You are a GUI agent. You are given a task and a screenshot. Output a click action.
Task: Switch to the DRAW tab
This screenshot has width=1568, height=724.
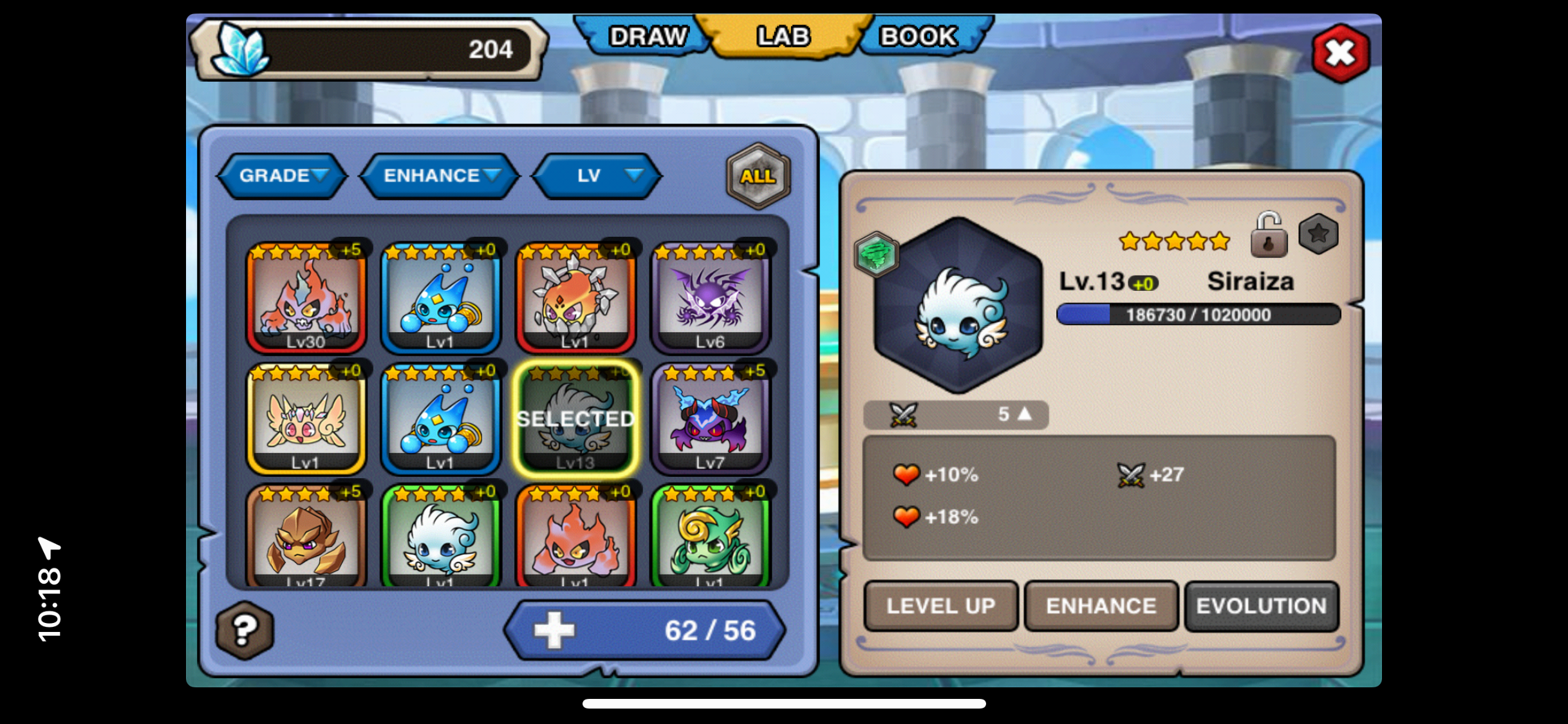point(646,37)
